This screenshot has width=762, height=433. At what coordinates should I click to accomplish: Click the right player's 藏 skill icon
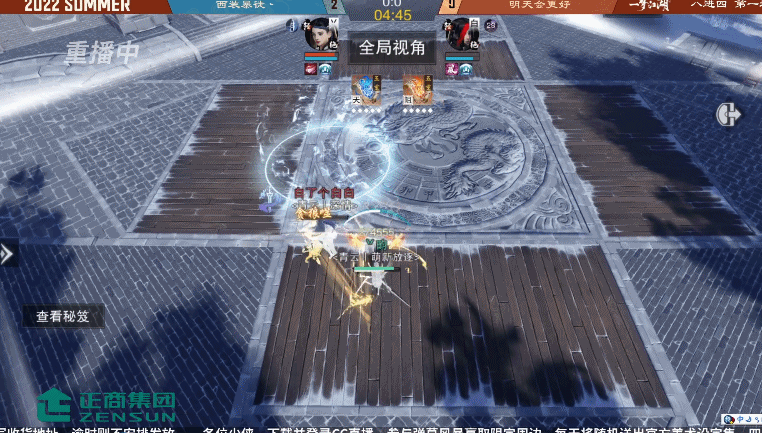pos(452,69)
